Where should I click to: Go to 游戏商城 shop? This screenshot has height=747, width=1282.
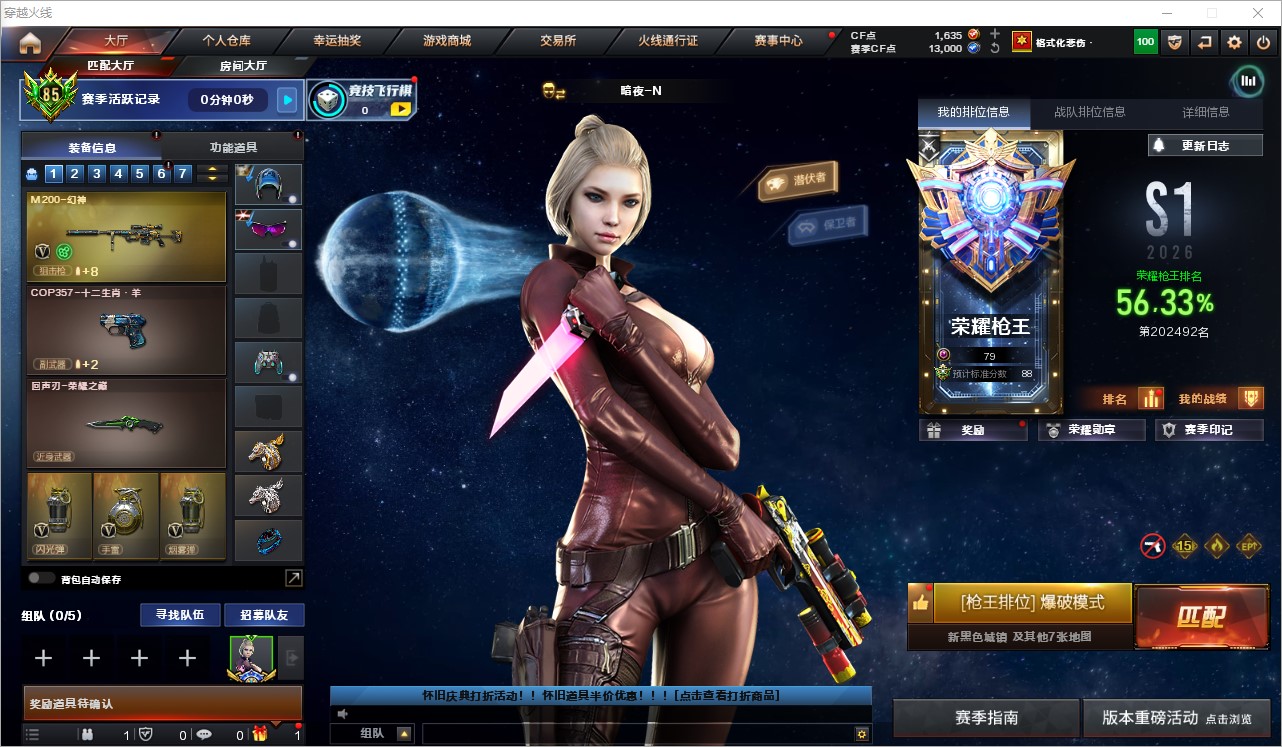pos(447,41)
